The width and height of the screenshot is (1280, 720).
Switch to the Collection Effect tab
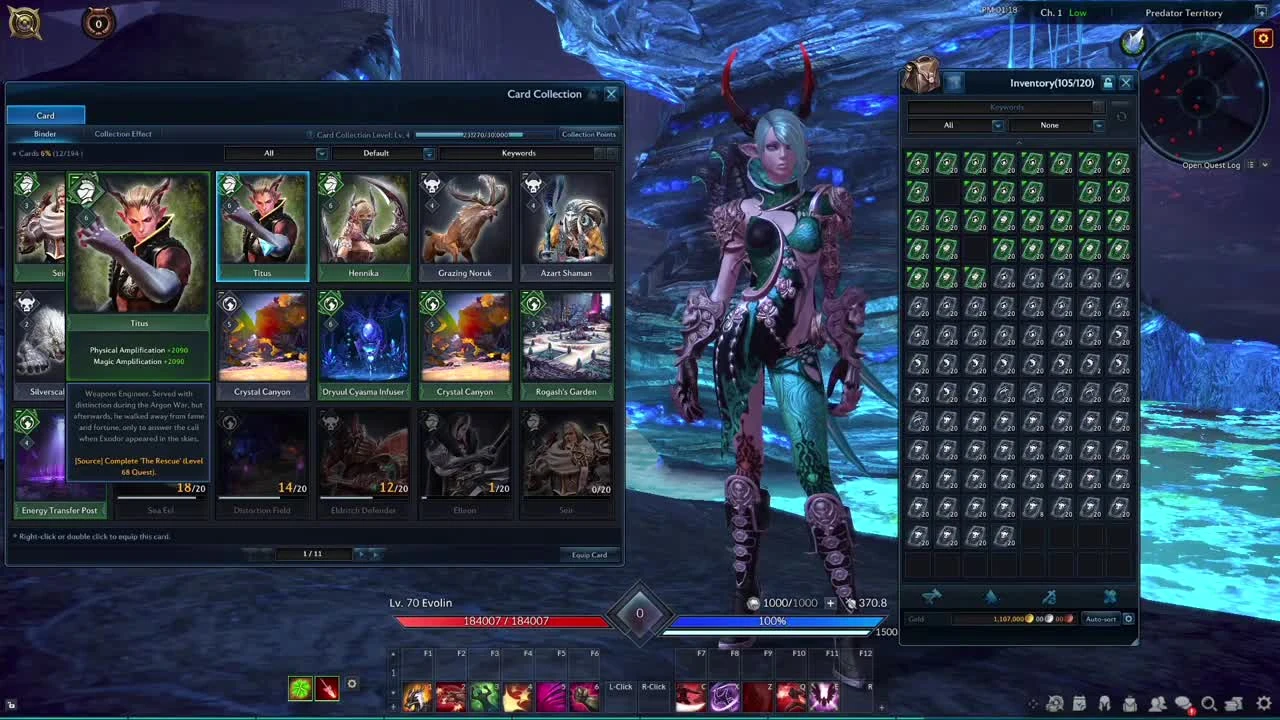[x=122, y=133]
